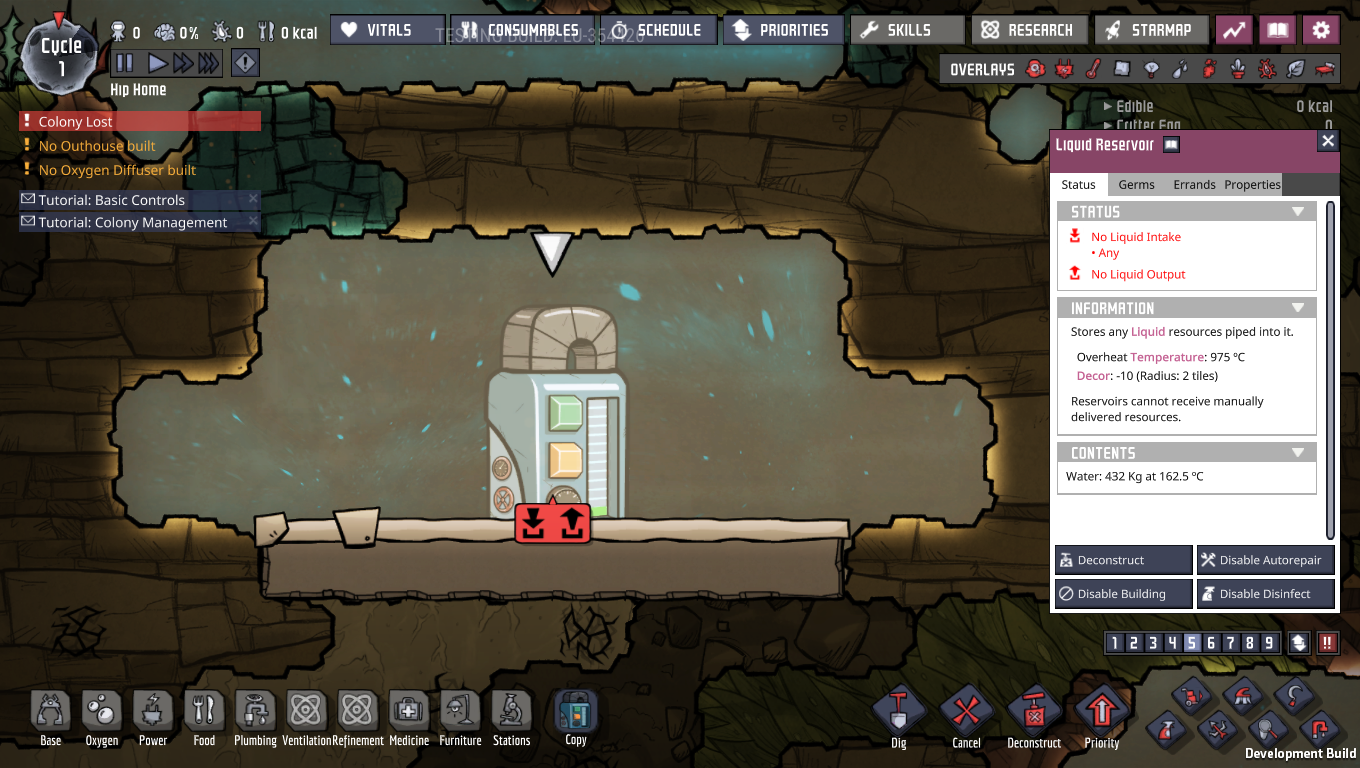Enable the Oxygen overlay

(1035, 68)
